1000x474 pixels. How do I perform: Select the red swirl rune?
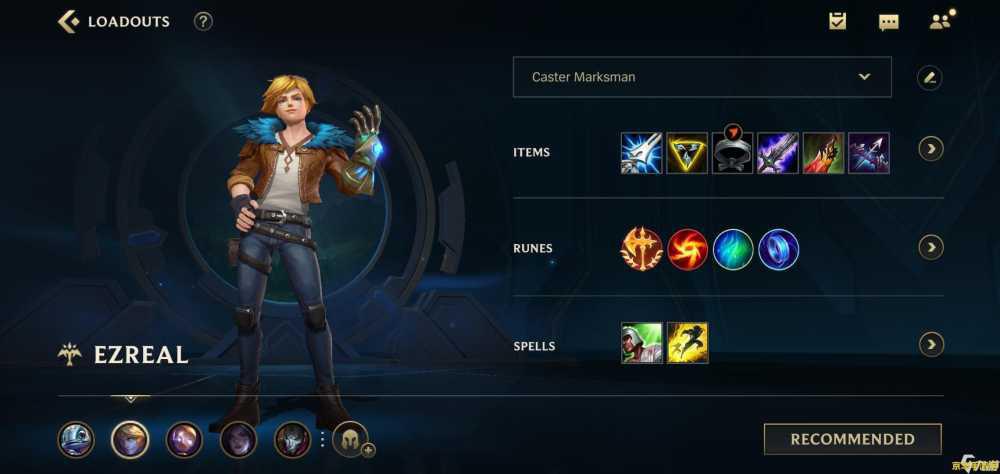(x=687, y=249)
